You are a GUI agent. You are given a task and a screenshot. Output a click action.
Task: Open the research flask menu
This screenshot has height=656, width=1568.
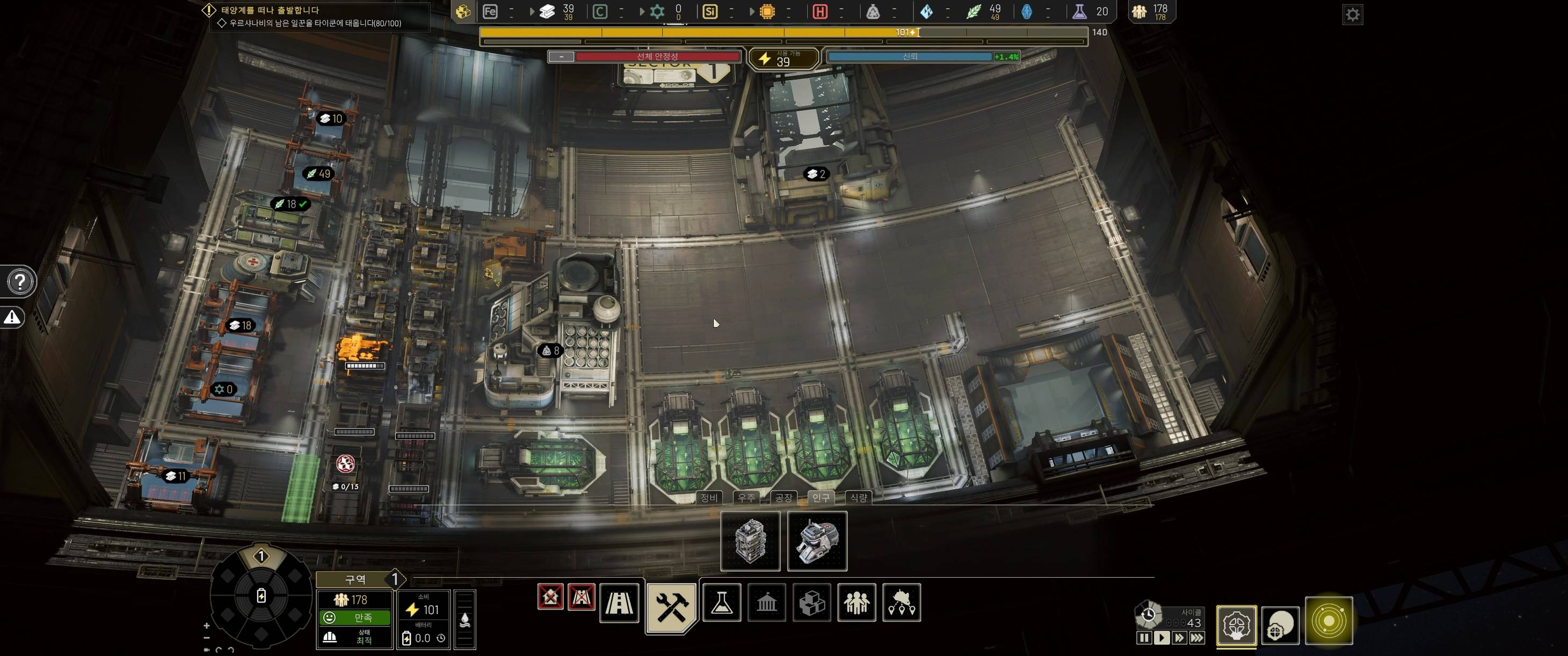(x=721, y=602)
